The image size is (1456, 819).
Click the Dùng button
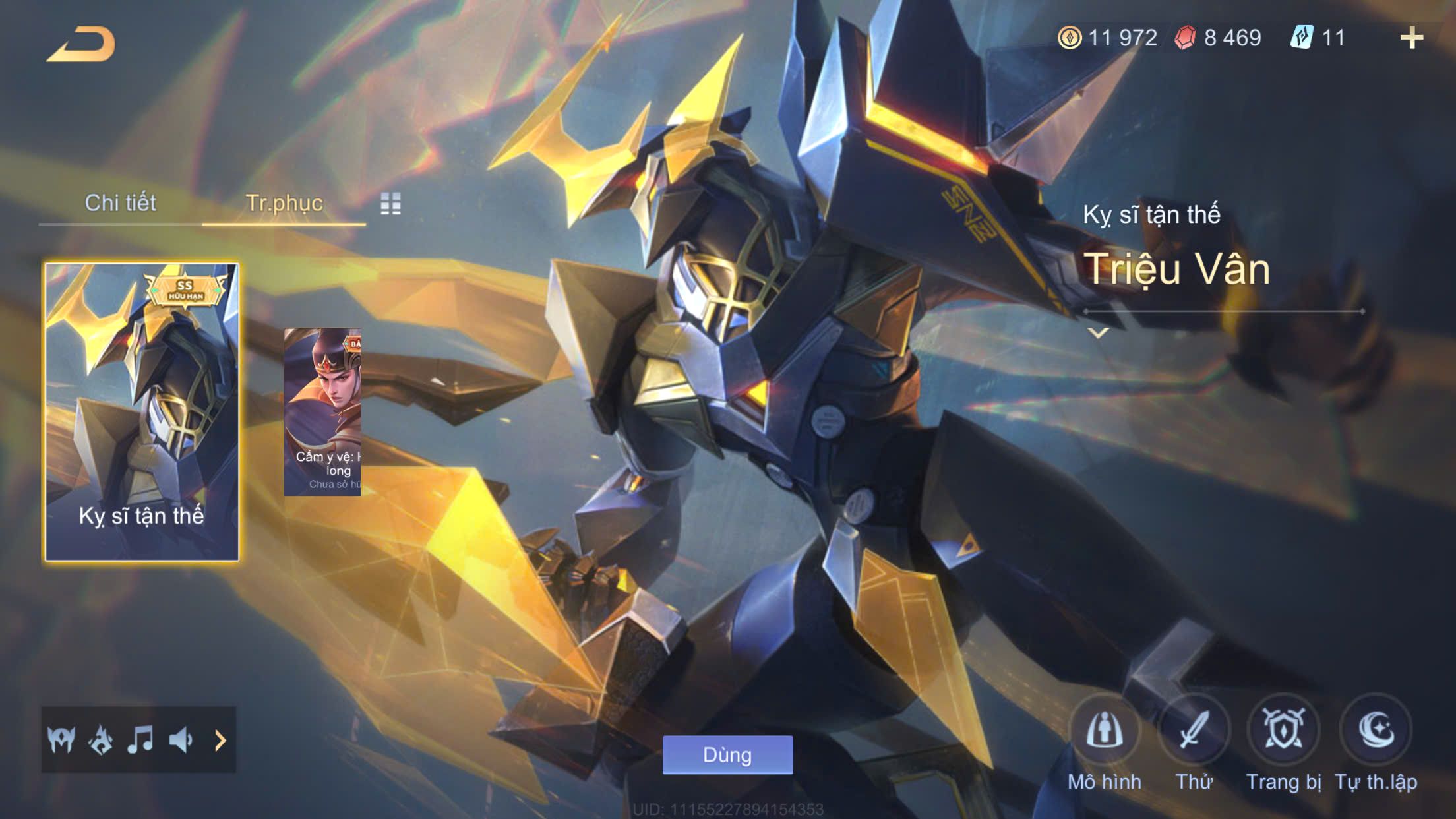727,754
